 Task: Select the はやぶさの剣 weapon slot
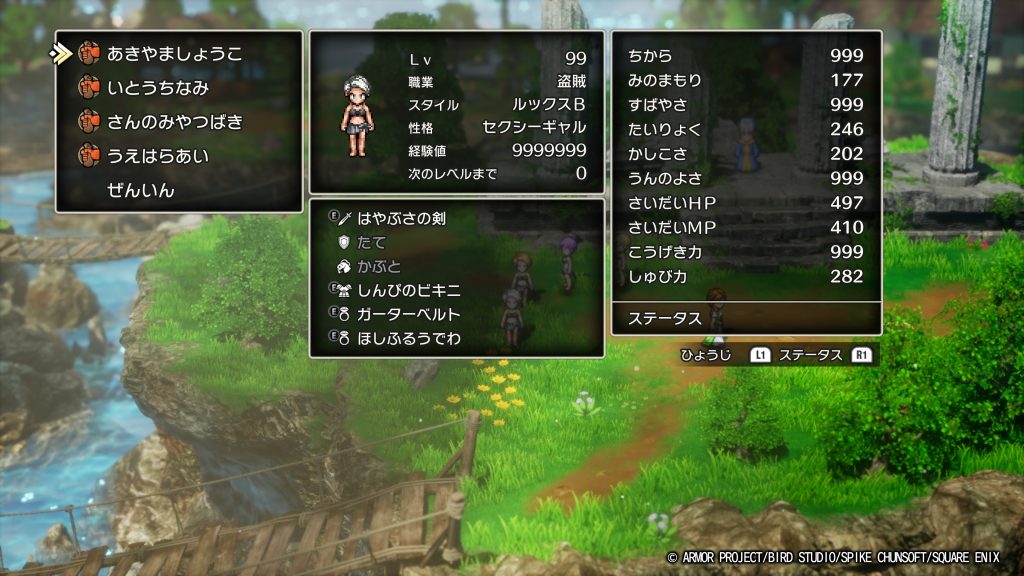coord(401,218)
